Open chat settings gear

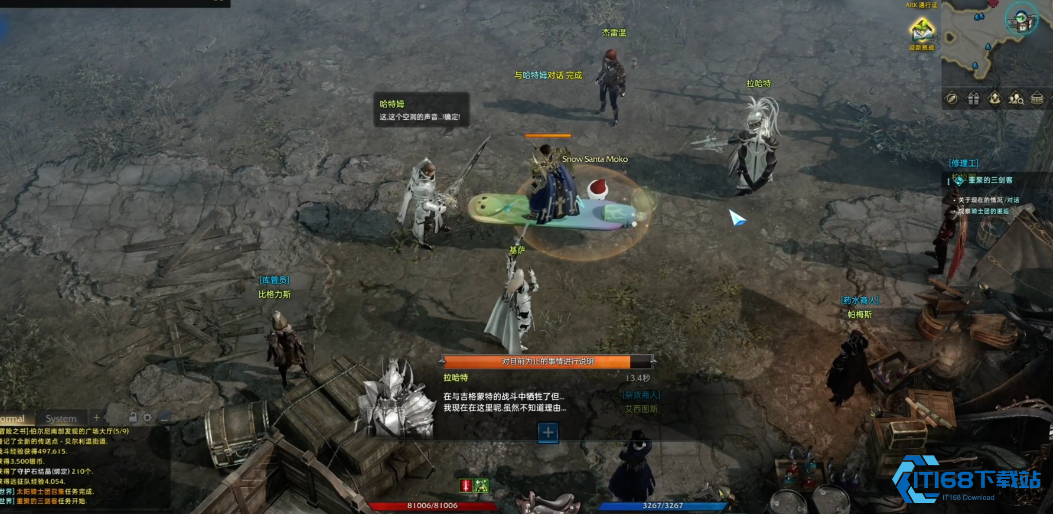(148, 417)
